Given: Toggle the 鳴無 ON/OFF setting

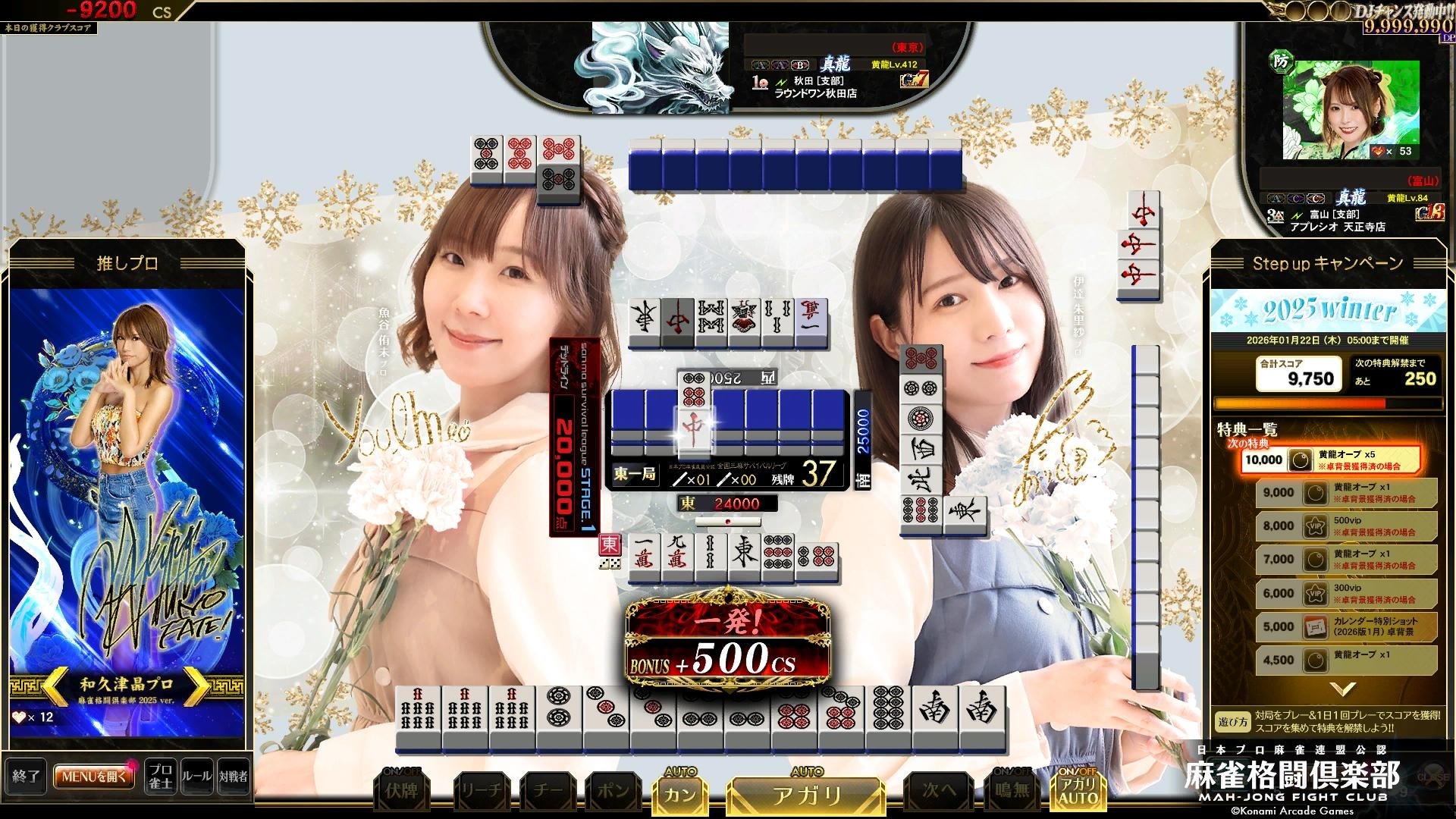Looking at the screenshot, I should tap(1011, 789).
